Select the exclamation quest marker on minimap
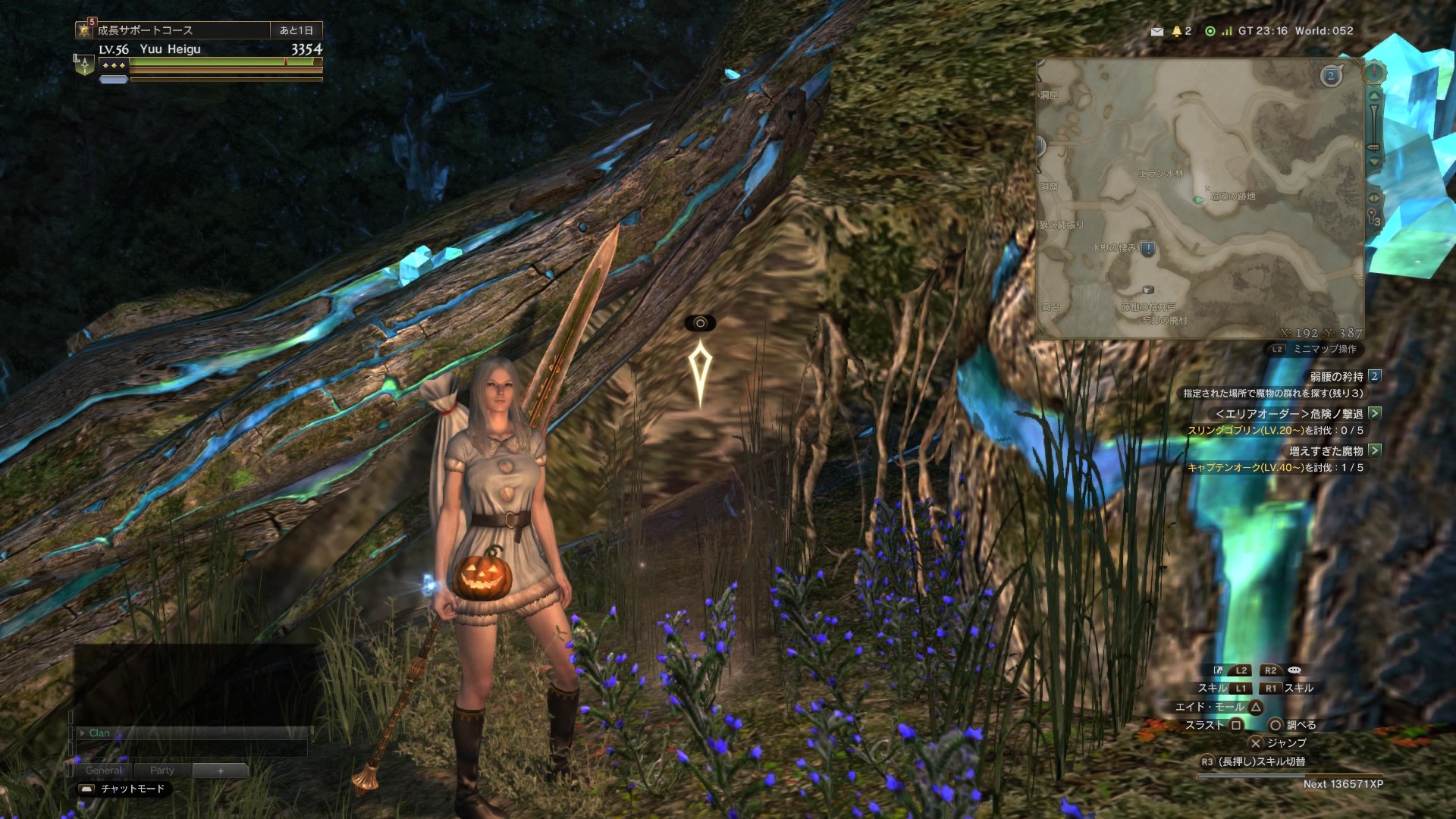The height and width of the screenshot is (819, 1456). [1148, 249]
